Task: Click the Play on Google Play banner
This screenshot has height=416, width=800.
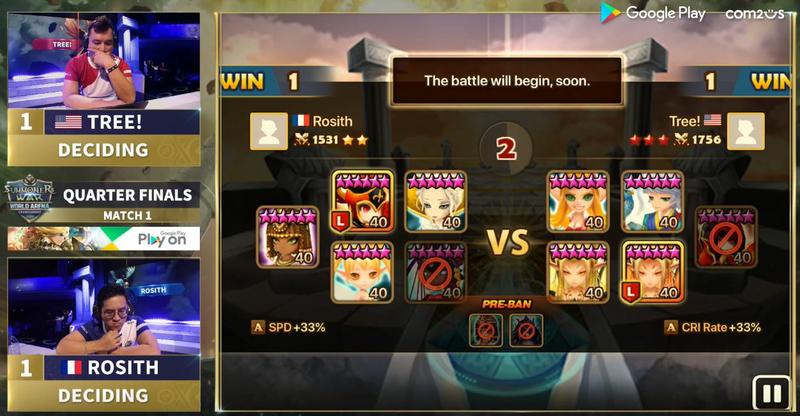Action: coord(104,239)
